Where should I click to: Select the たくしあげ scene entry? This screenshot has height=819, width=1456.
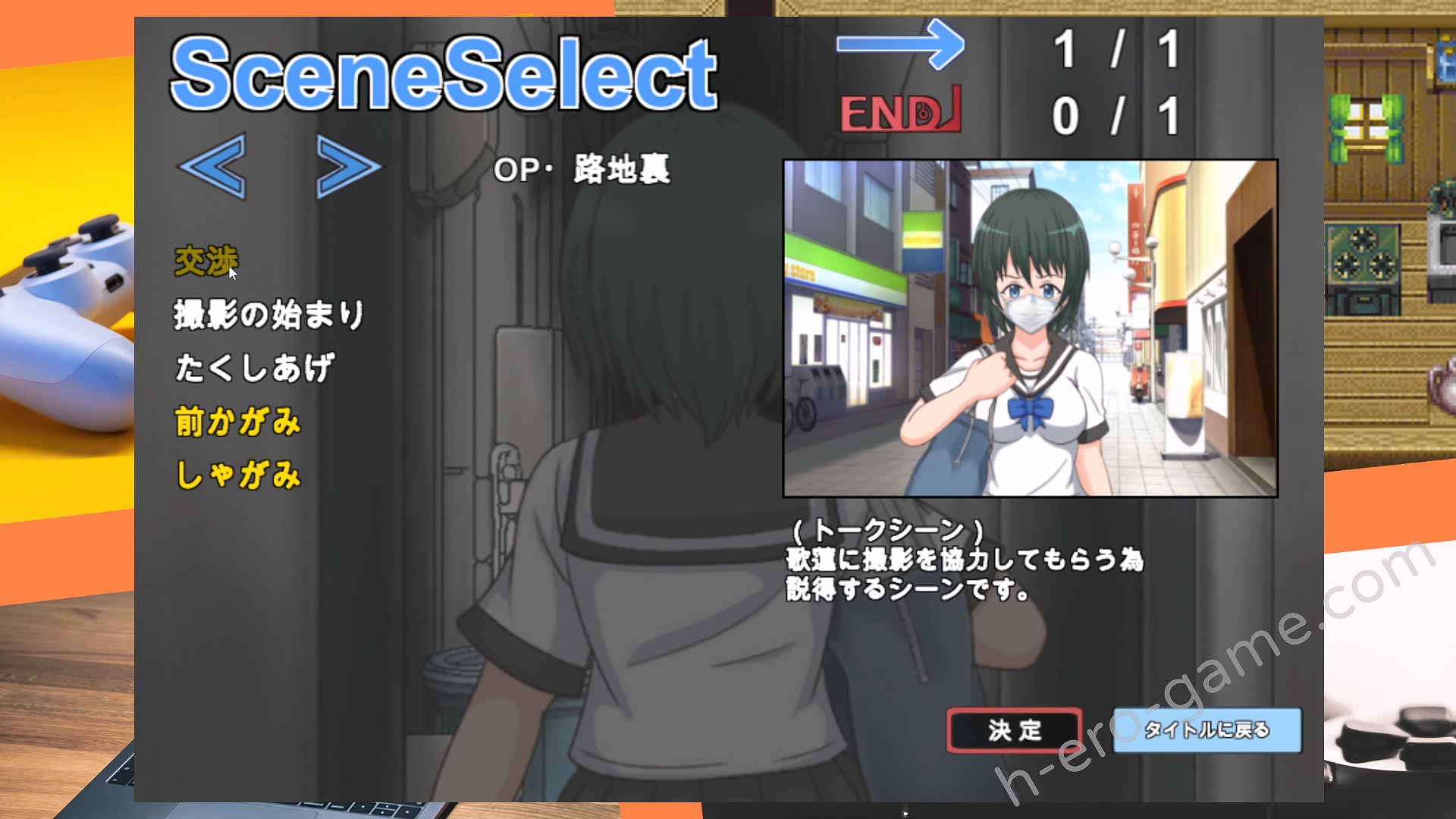click(254, 368)
